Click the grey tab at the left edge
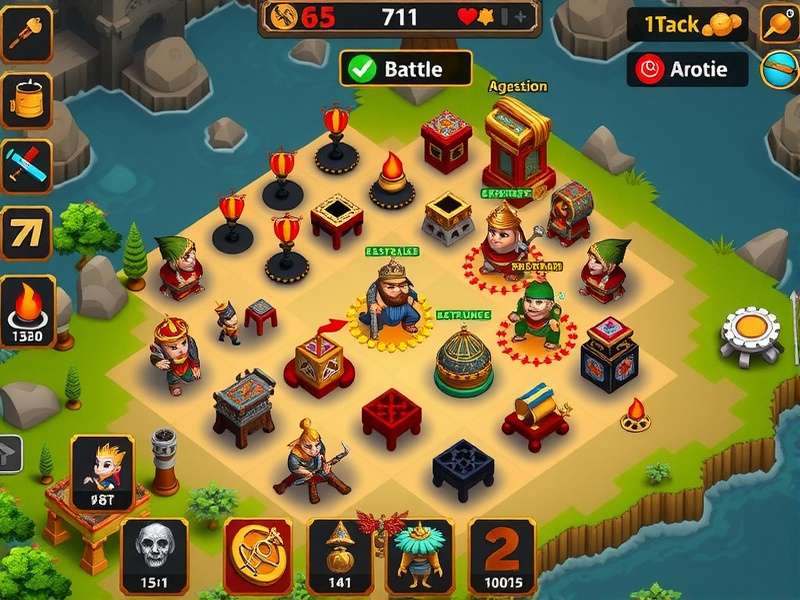 coord(9,452)
